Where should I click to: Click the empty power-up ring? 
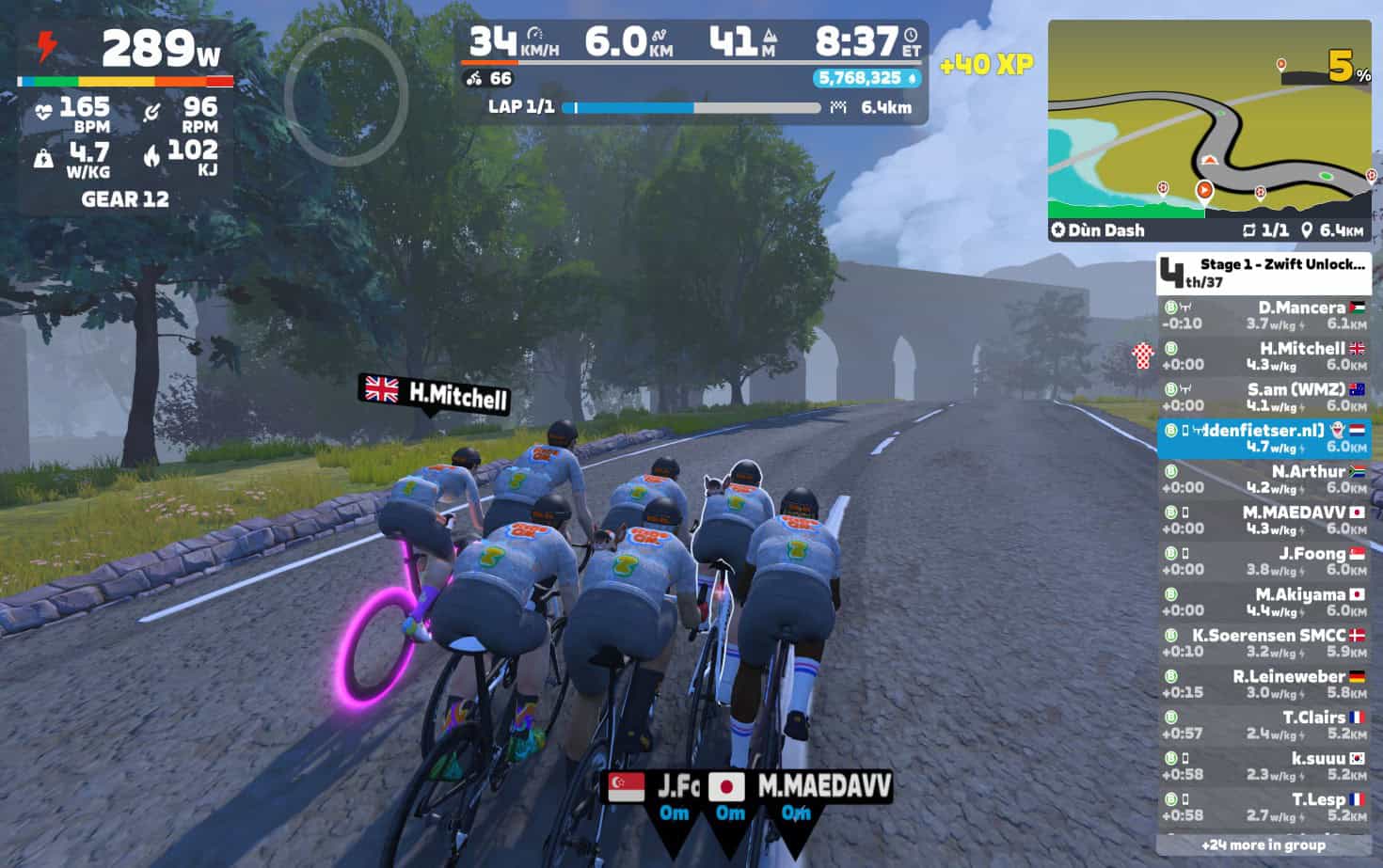[x=346, y=95]
